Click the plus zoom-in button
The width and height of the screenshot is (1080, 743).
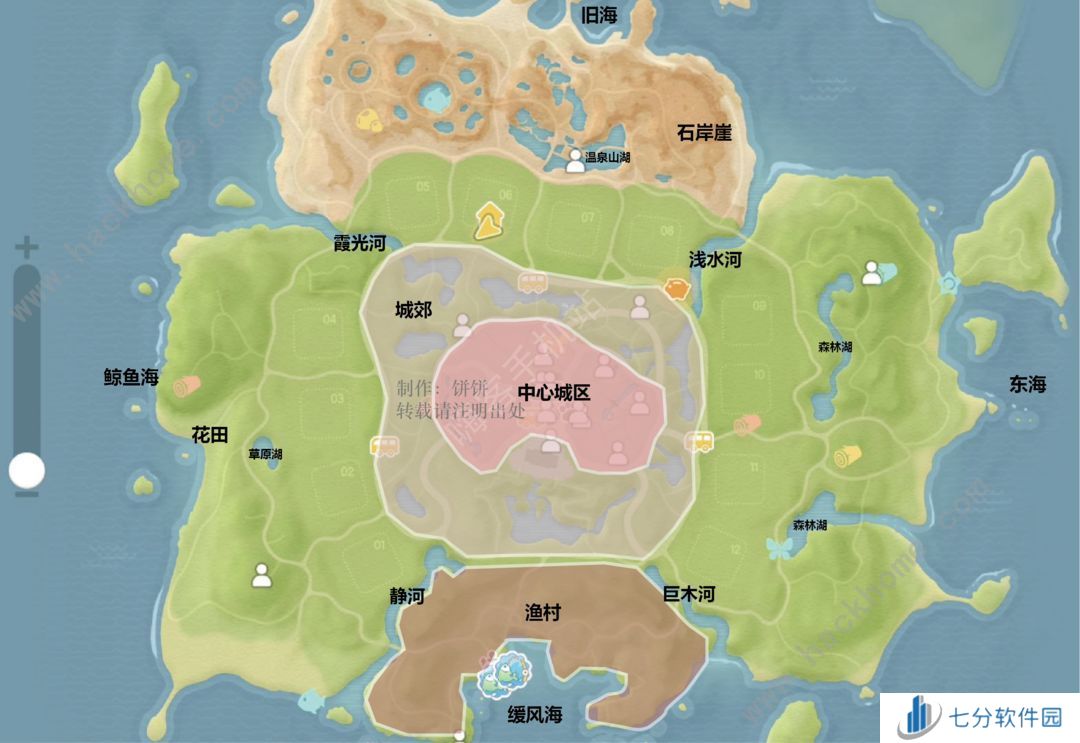[x=27, y=246]
